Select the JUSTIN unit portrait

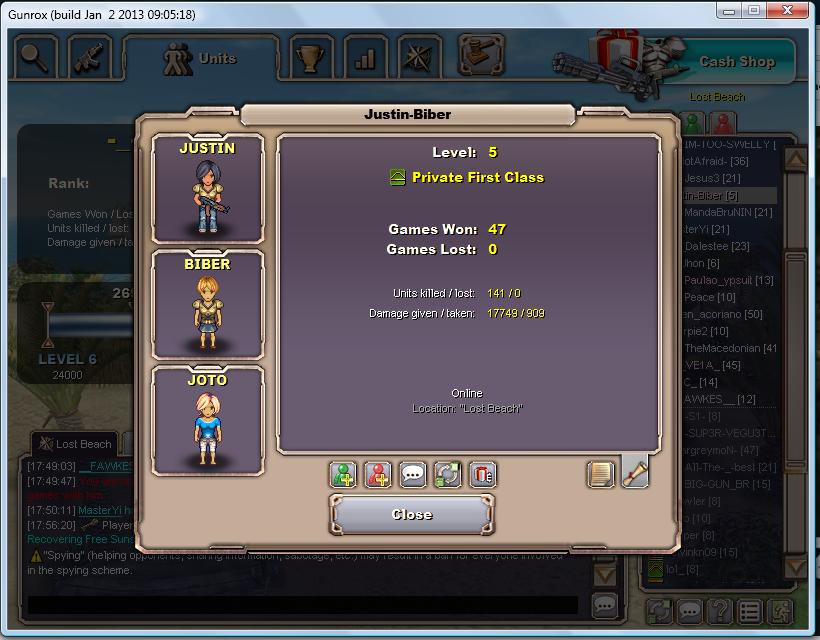click(x=207, y=188)
